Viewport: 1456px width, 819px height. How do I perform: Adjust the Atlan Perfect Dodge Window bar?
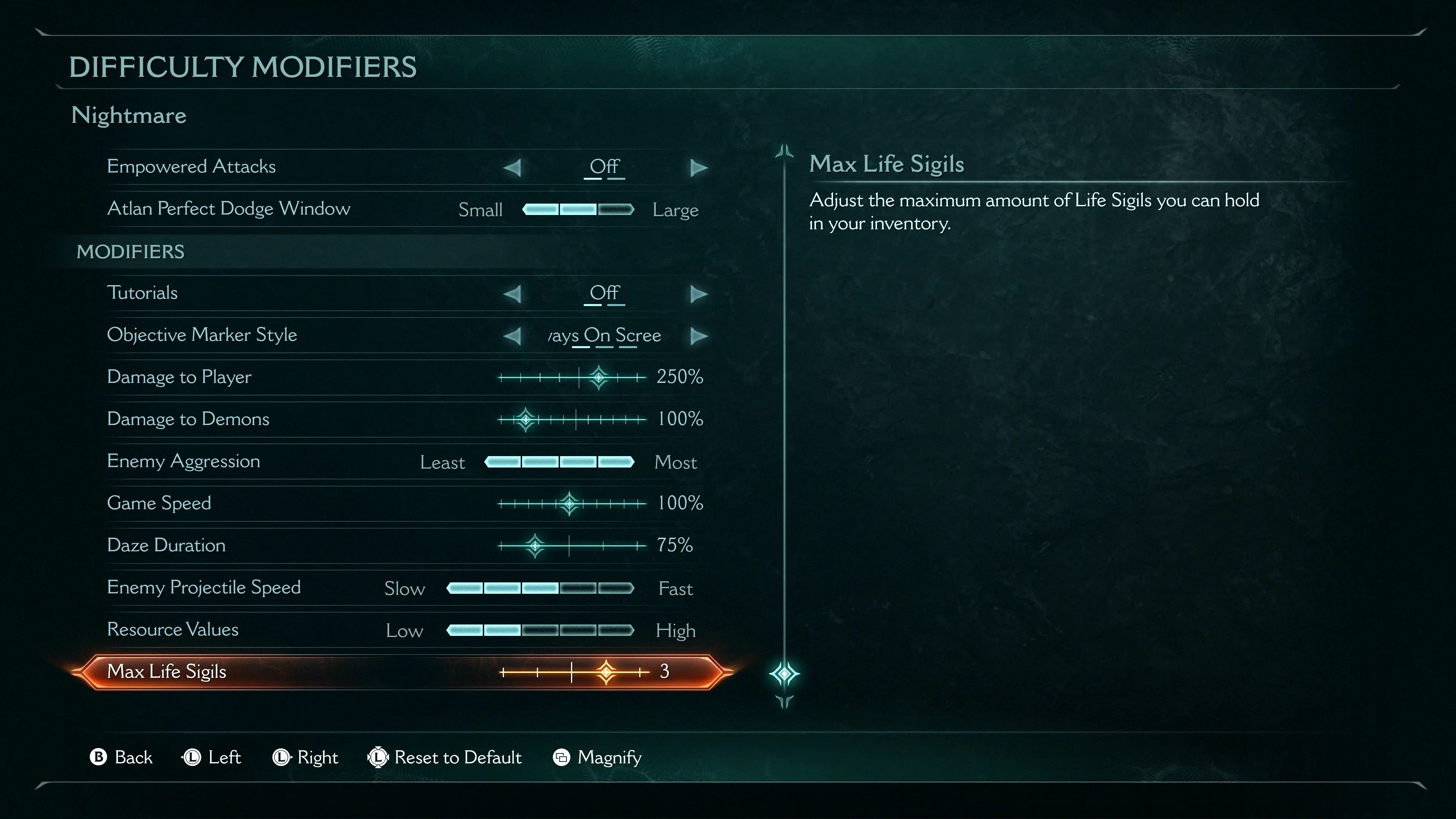point(577,210)
